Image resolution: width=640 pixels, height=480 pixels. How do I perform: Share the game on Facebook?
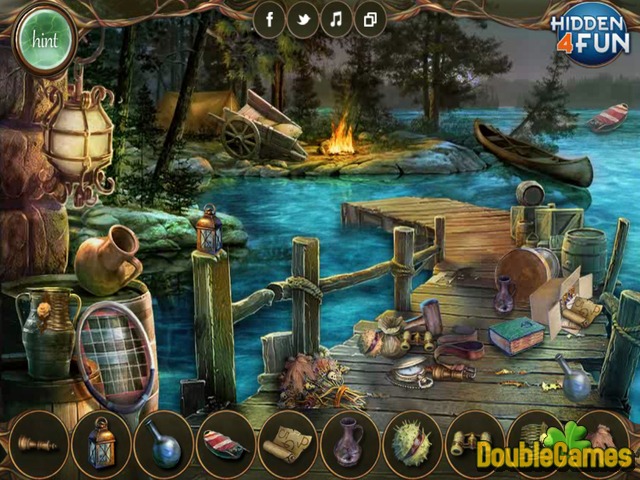pos(270,20)
